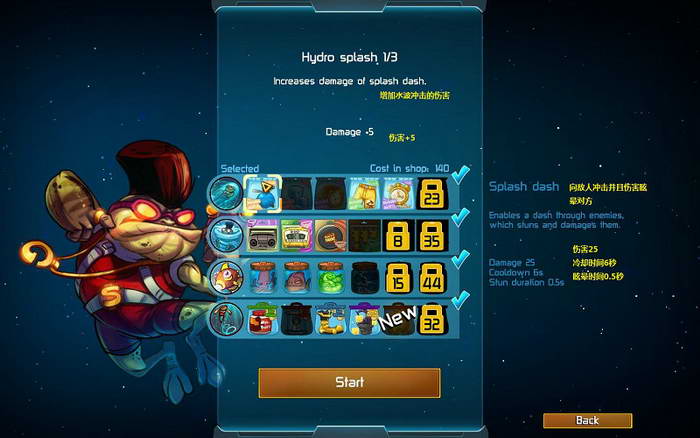This screenshot has width=700, height=438.
Task: Click the locked slot labeled 32
Action: click(x=432, y=321)
